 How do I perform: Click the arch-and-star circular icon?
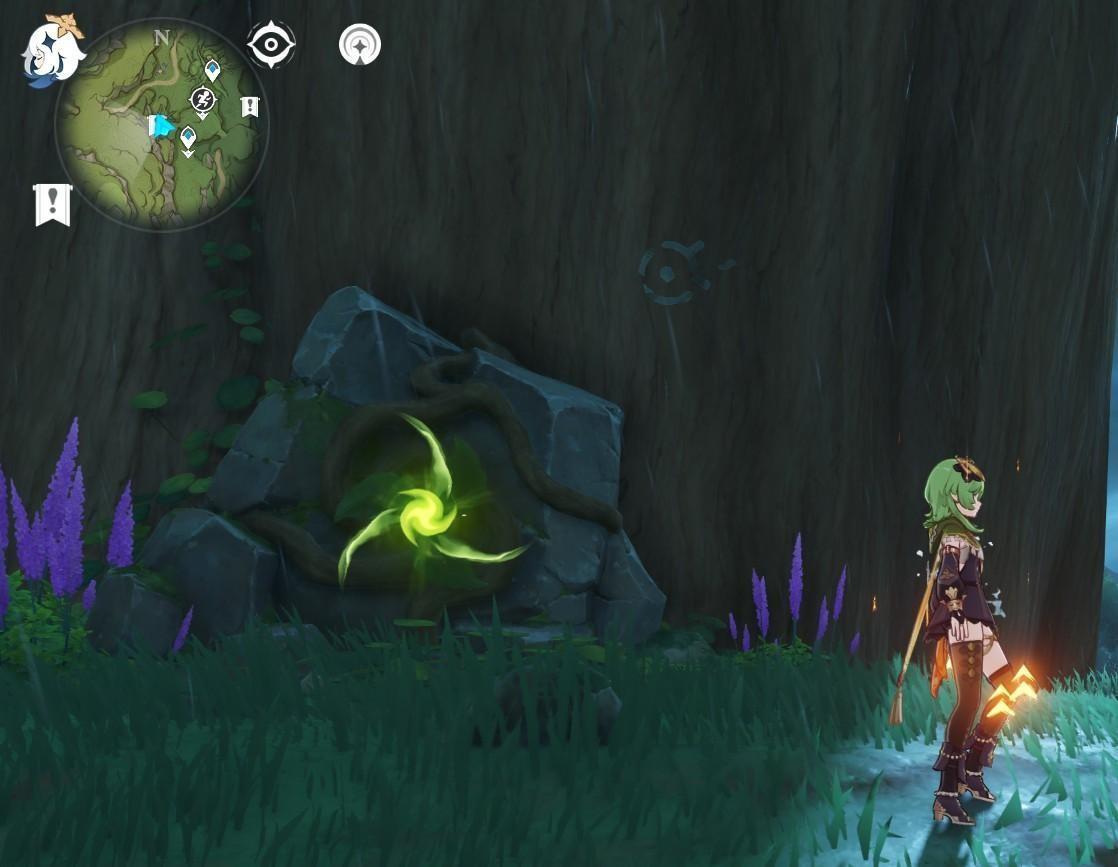tap(360, 45)
